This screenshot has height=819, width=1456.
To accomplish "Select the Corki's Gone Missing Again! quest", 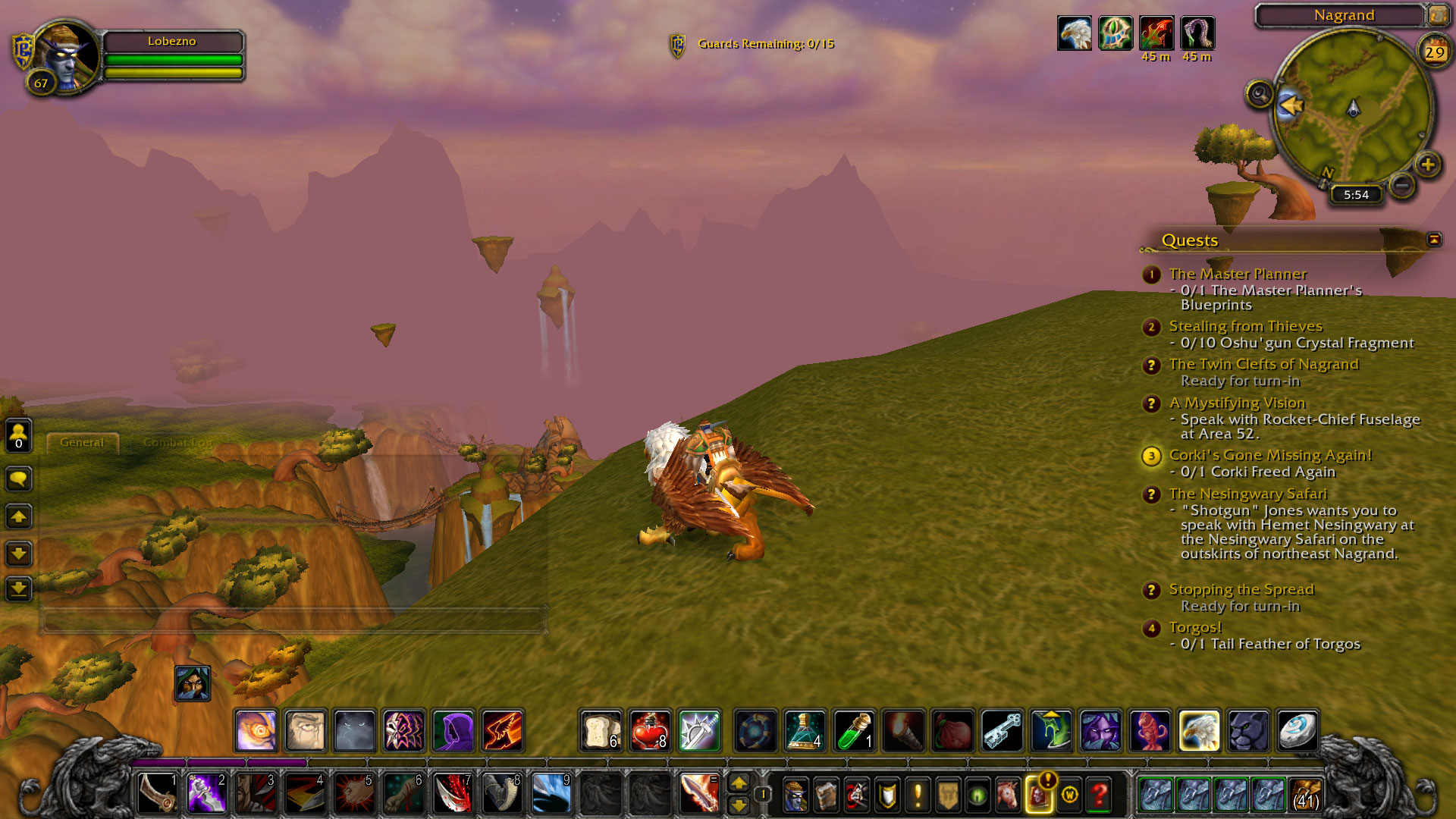I will coord(1270,455).
